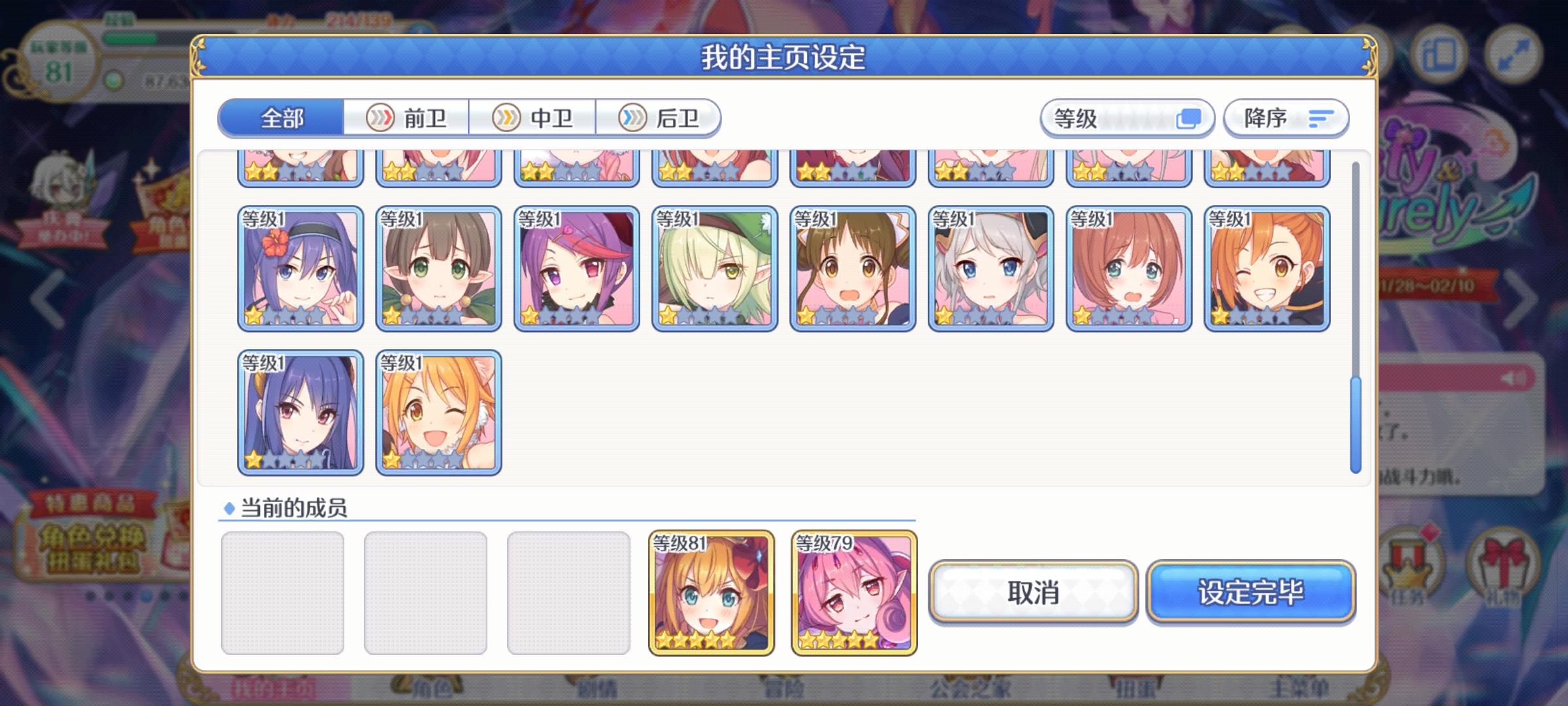Screen dimensions: 1568x706
Task: Toggle the copy icon beside 等级 filter
Action: click(1189, 118)
